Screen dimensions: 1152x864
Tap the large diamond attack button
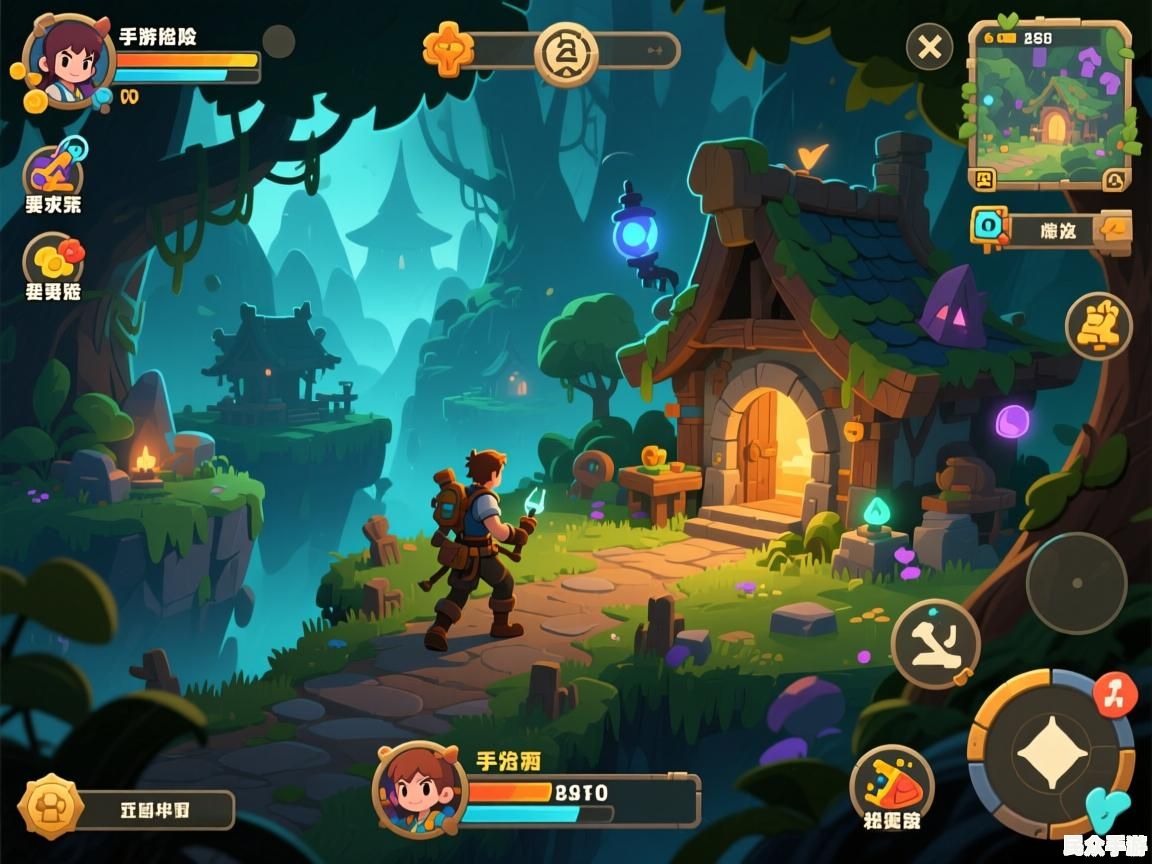pos(1053,753)
